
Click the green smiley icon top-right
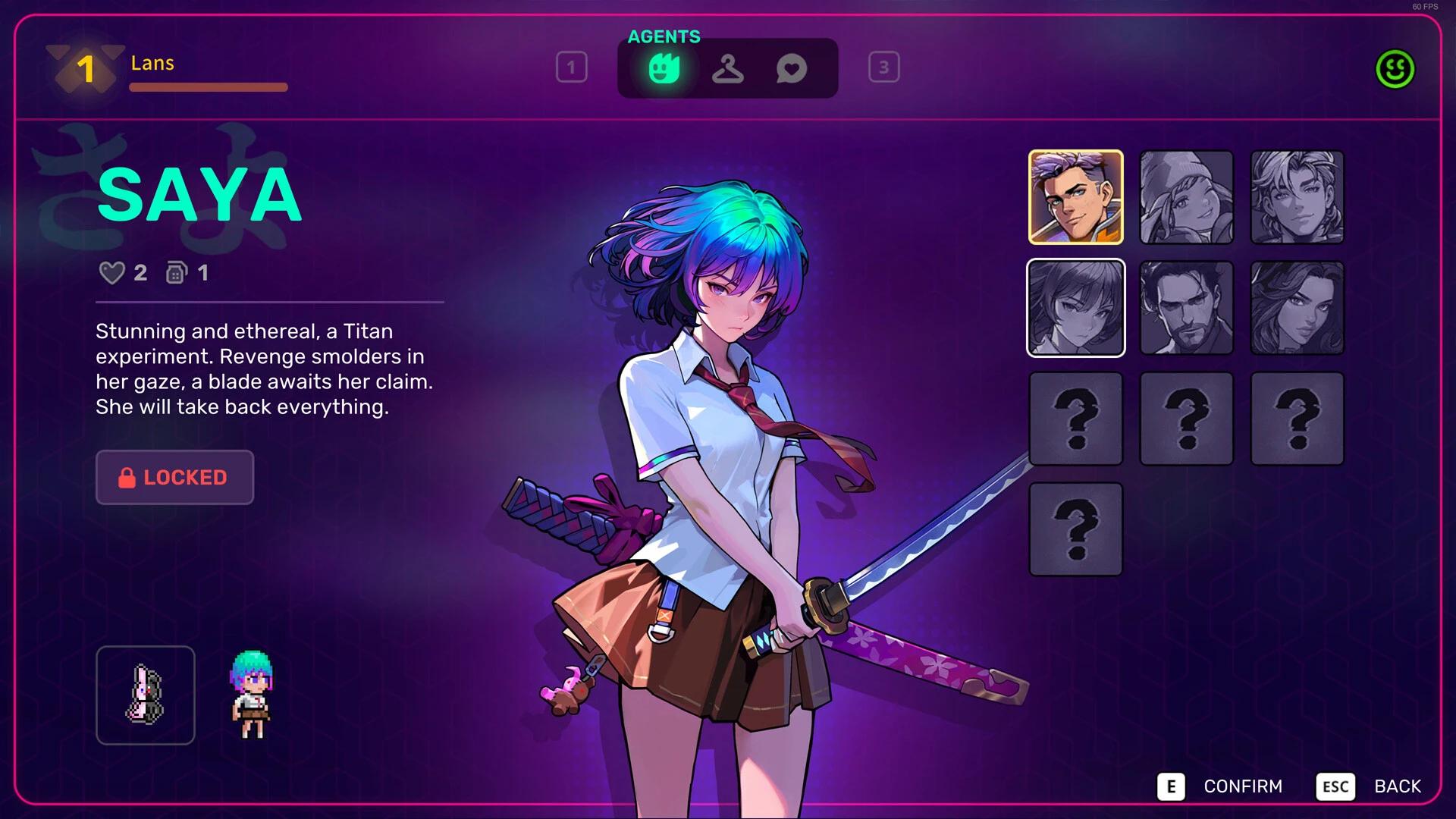(1395, 70)
